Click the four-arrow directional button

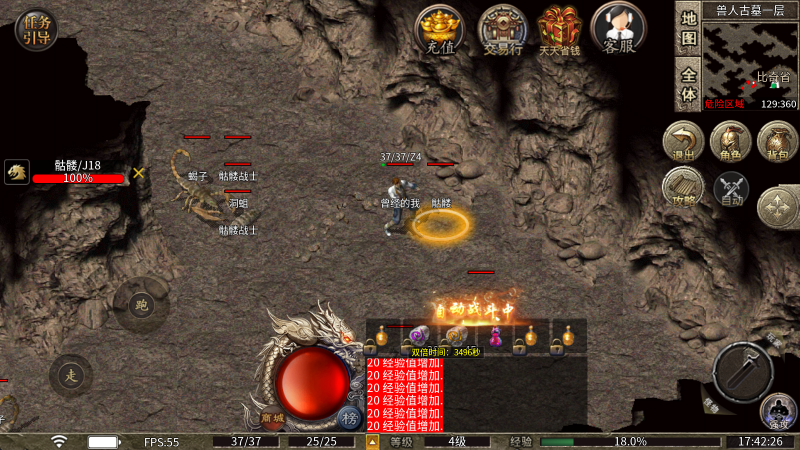tap(777, 208)
